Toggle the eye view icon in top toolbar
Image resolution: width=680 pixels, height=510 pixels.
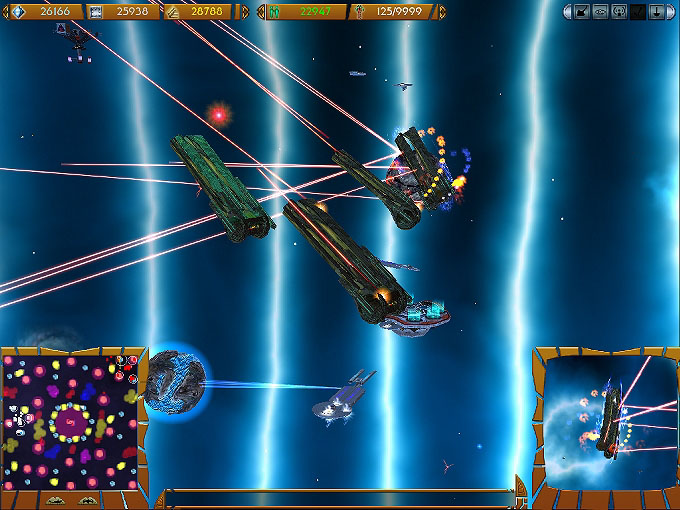600,12
